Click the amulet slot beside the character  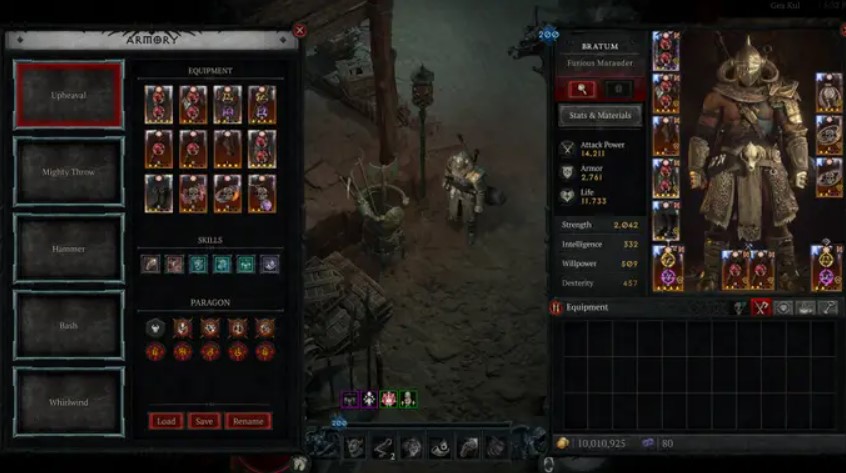click(828, 92)
